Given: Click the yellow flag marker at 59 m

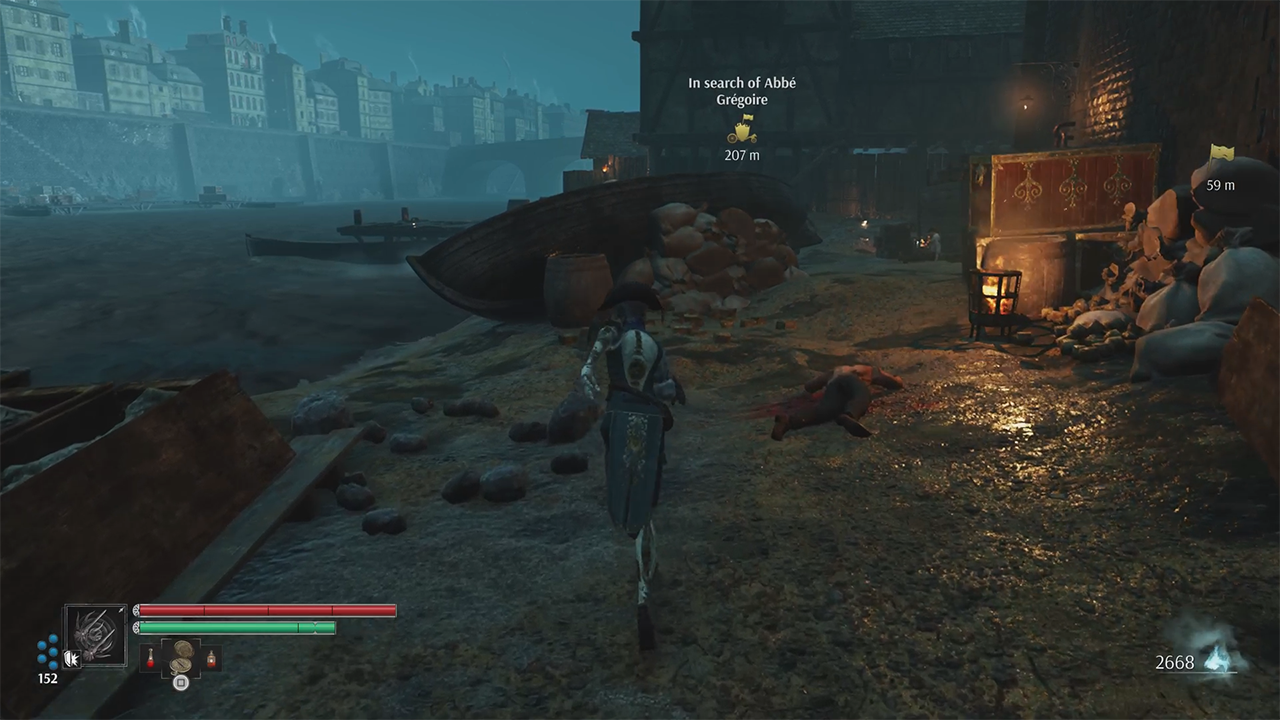Looking at the screenshot, I should (x=1220, y=155).
